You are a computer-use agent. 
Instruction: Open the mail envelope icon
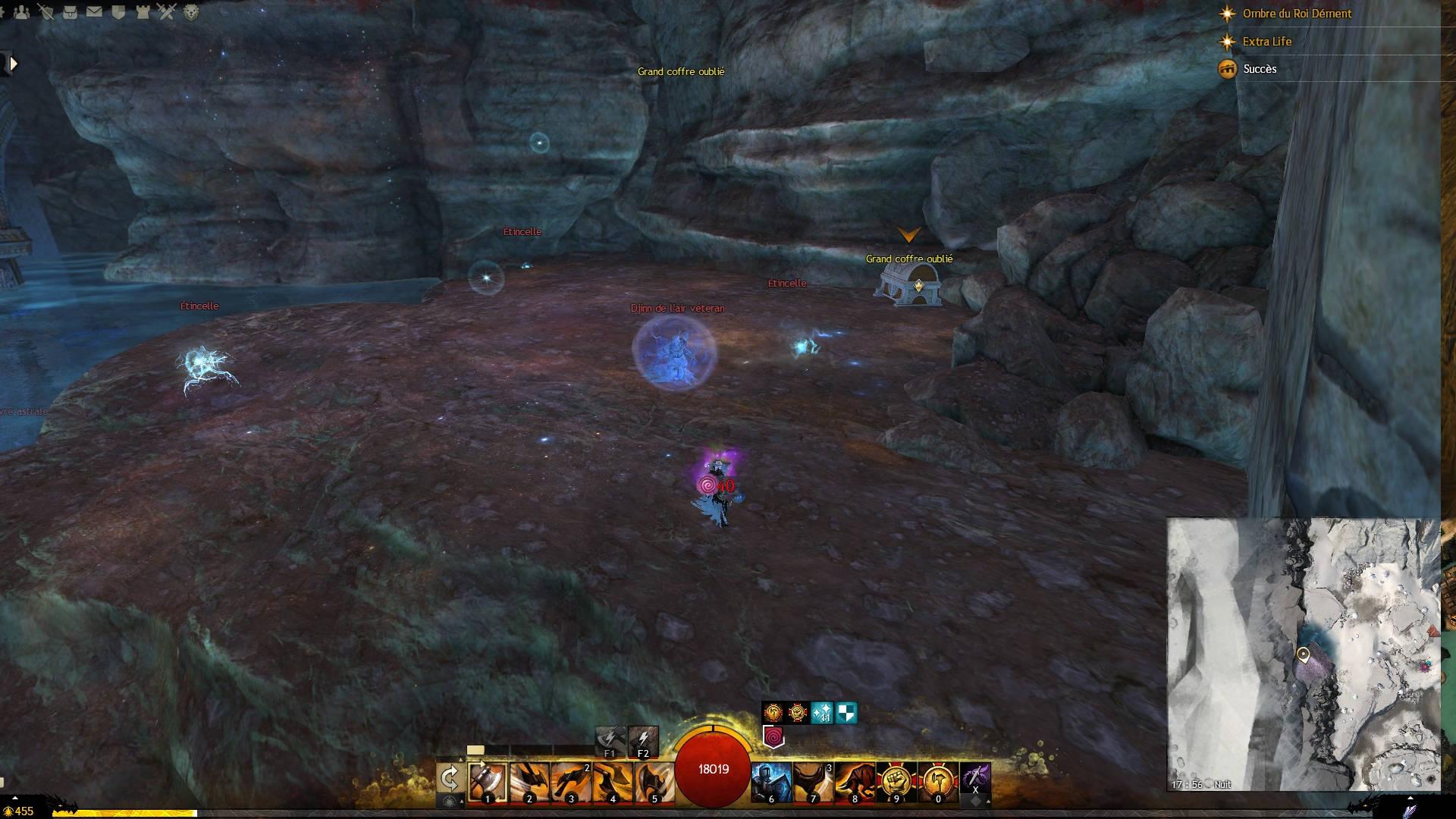(x=94, y=11)
